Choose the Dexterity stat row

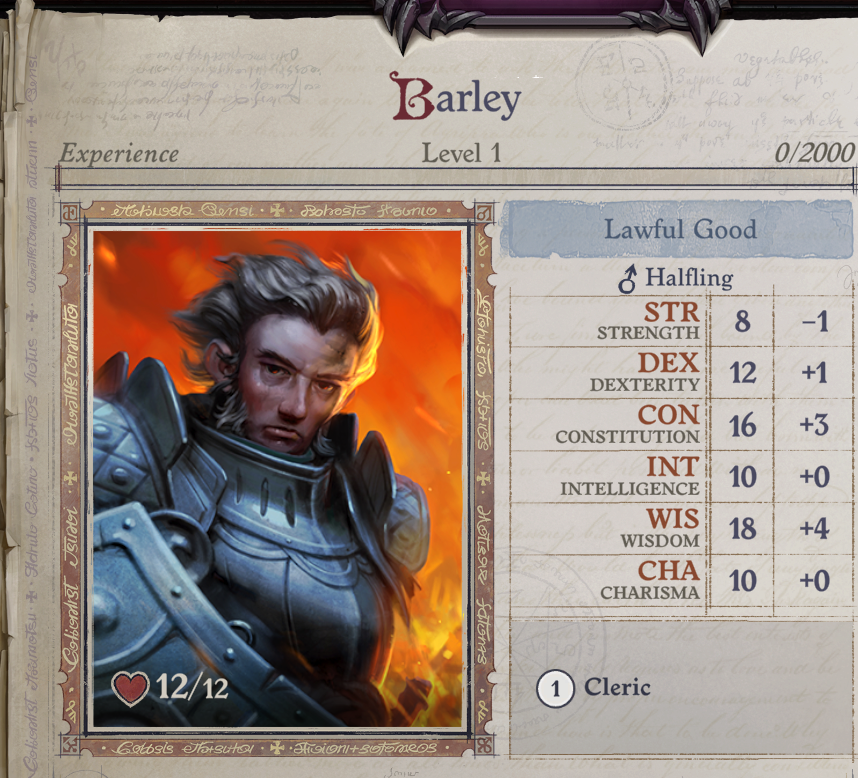[680, 373]
